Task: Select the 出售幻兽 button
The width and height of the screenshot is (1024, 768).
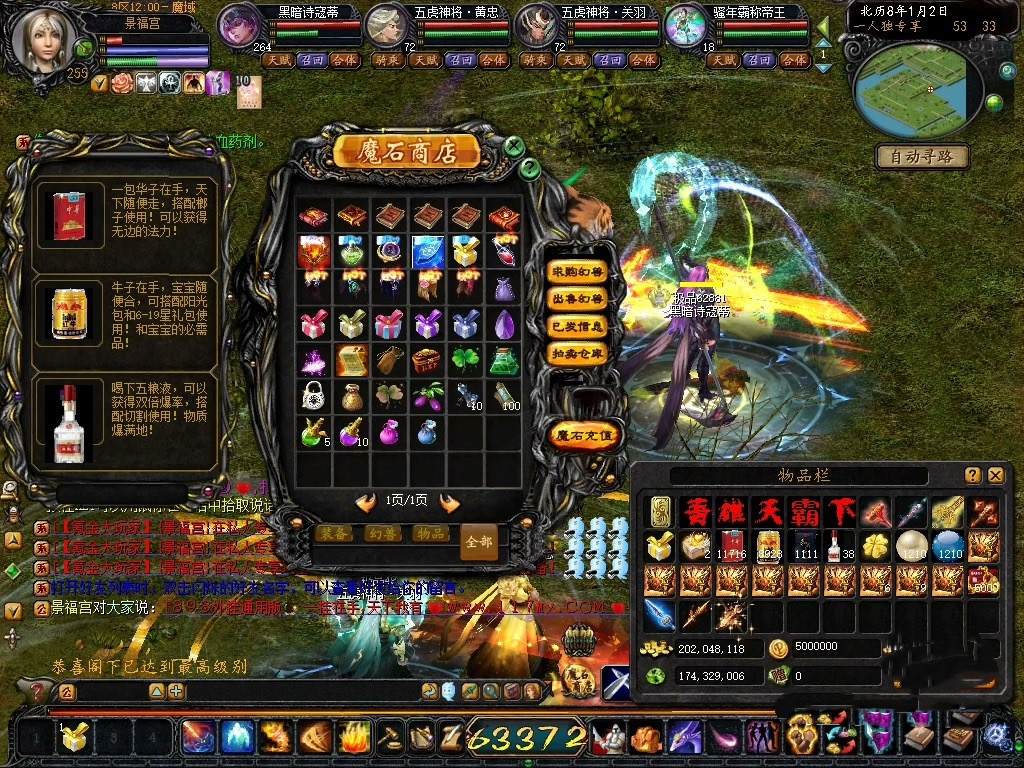Action: 577,299
